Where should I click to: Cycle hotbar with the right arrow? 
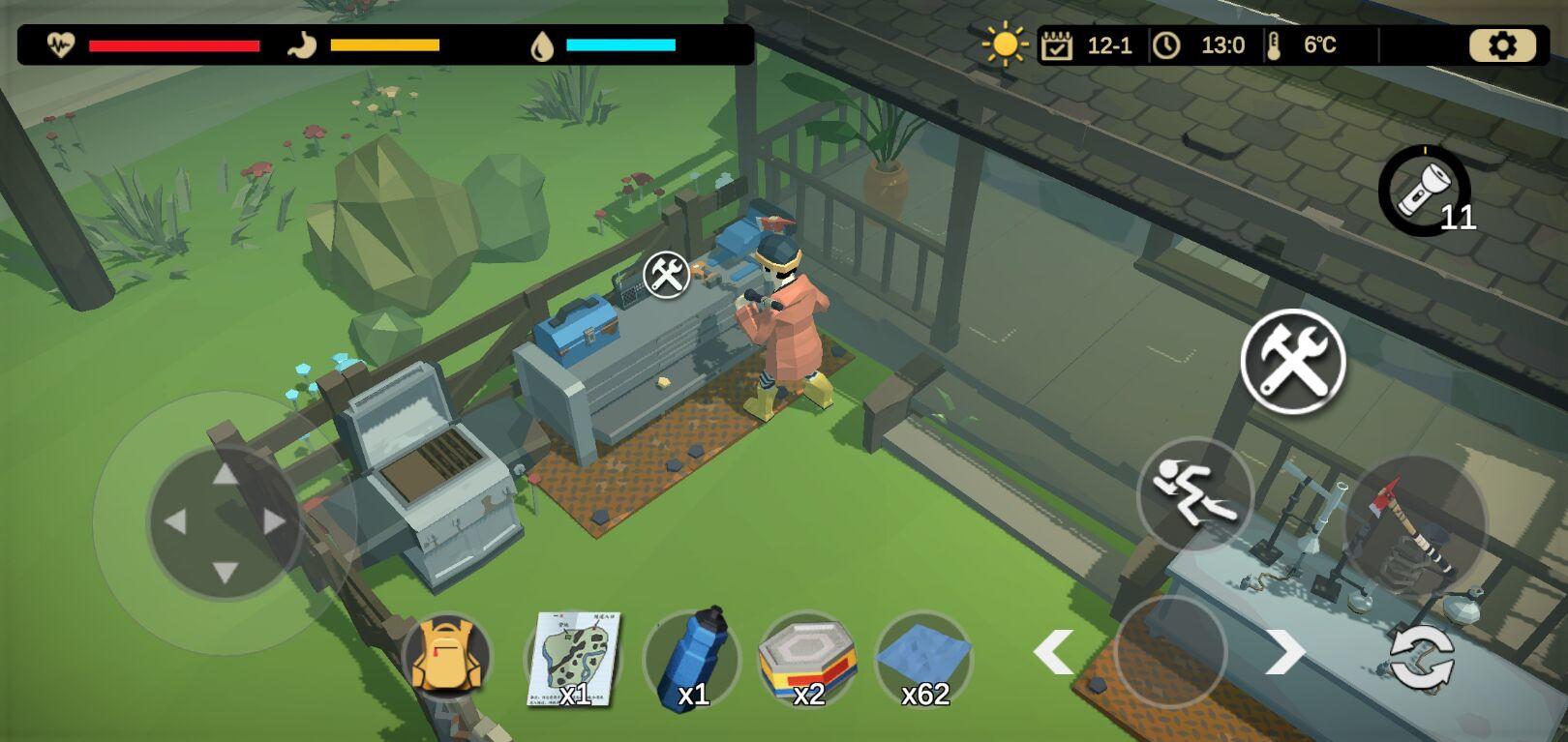1286,652
